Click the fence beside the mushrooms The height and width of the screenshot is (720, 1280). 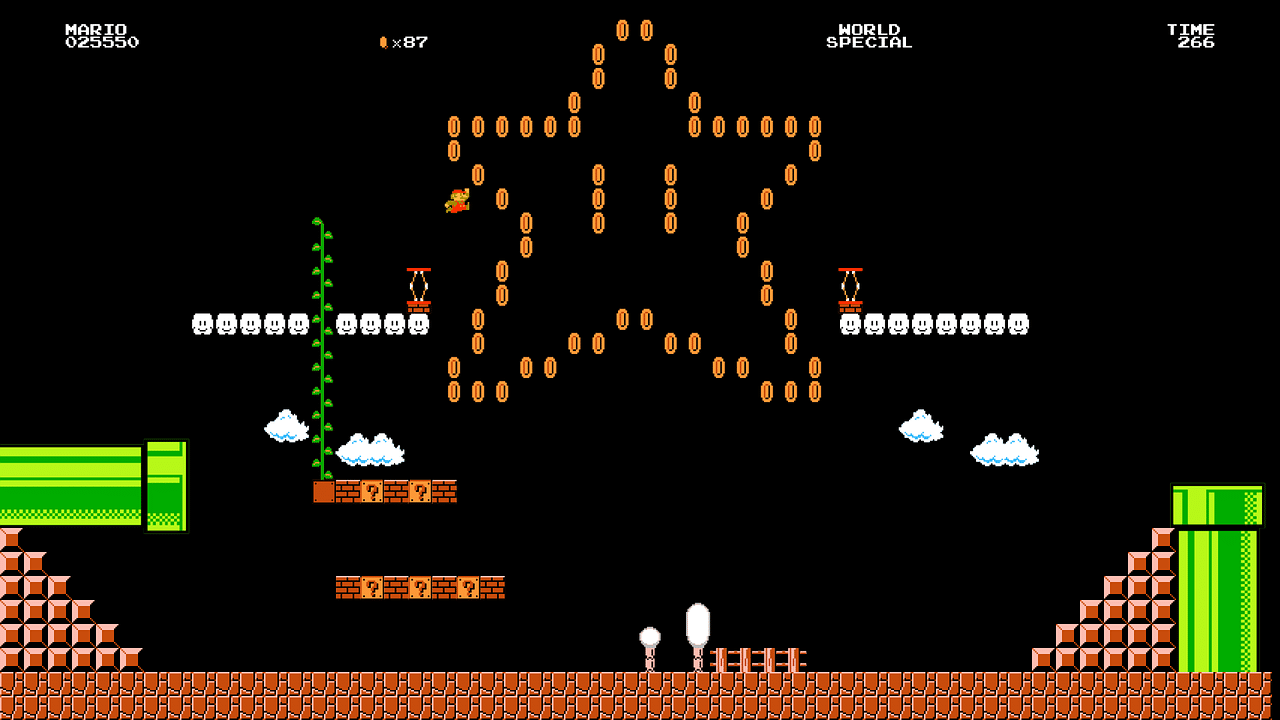pyautogui.click(x=757, y=656)
